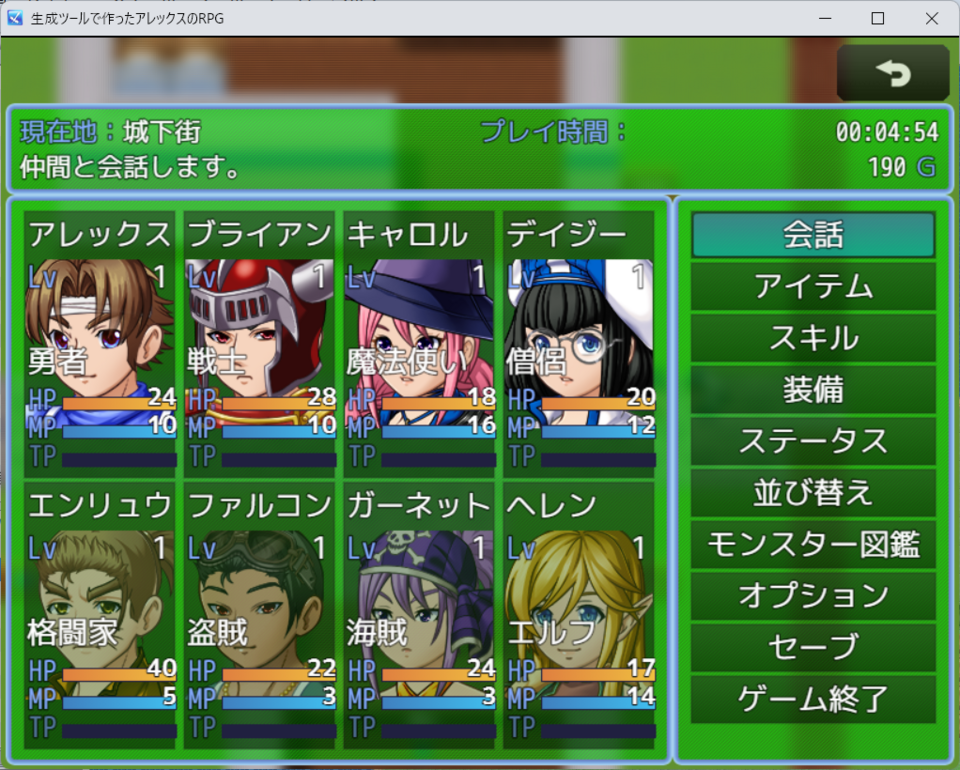Open the オプション settings

click(813, 596)
